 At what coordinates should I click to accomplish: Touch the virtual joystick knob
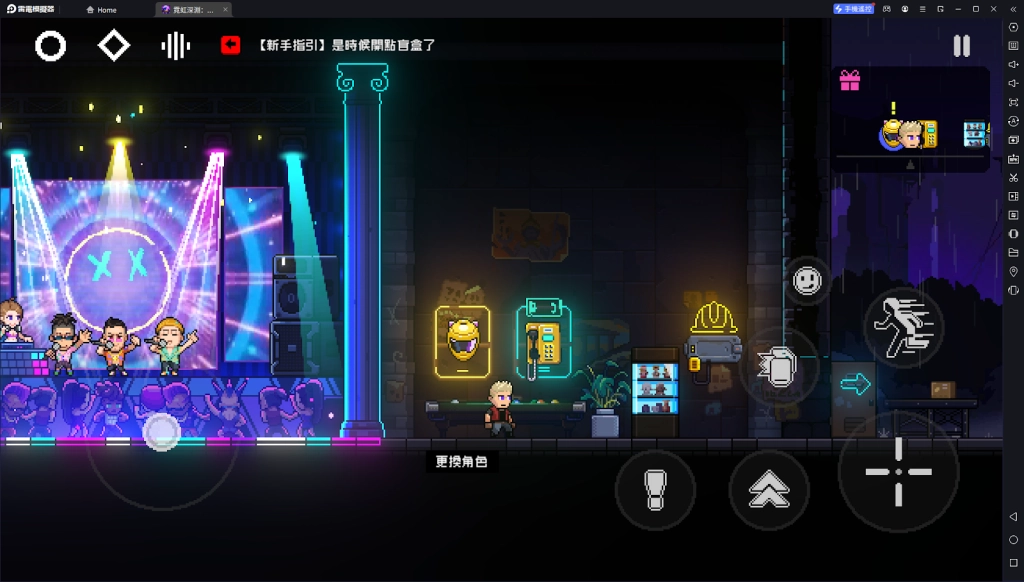coord(161,432)
